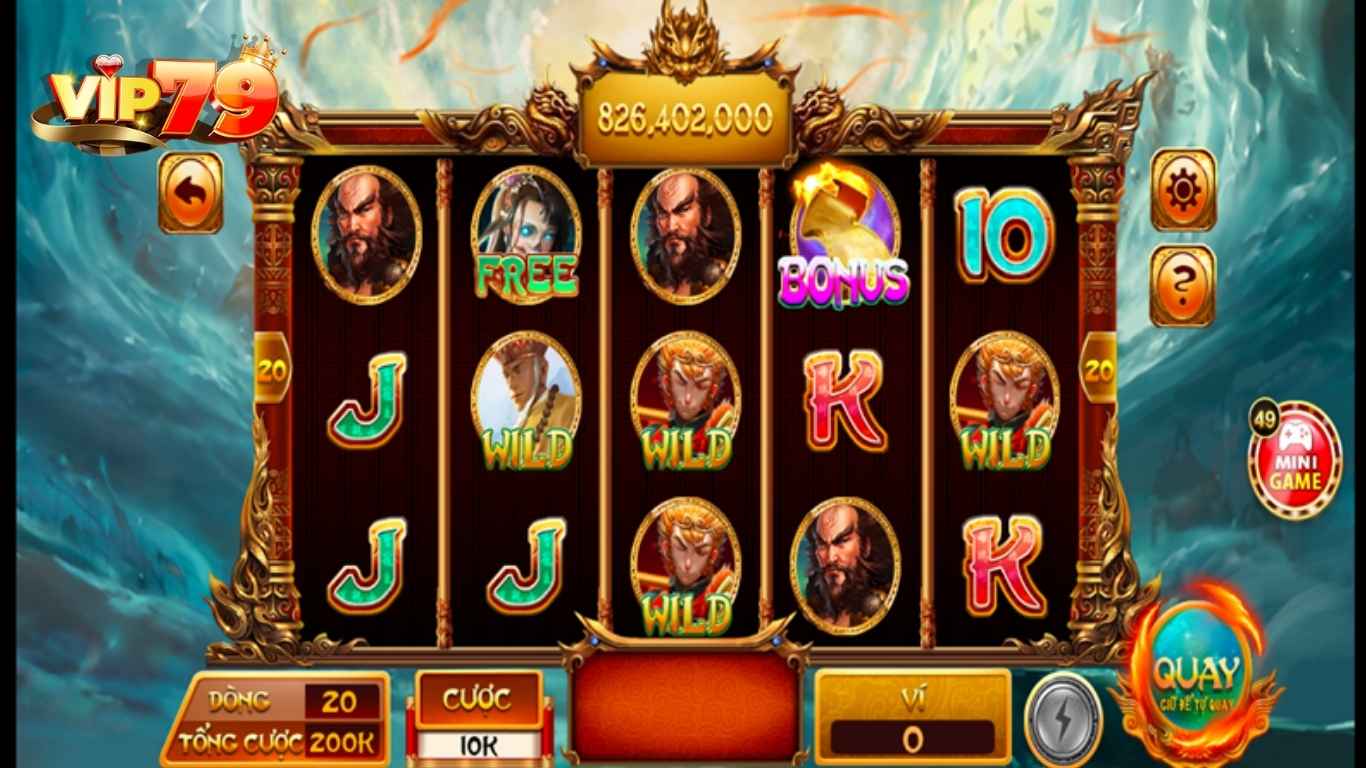Select the DÒNG paylines count
This screenshot has height=768, width=1366.
pos(339,702)
